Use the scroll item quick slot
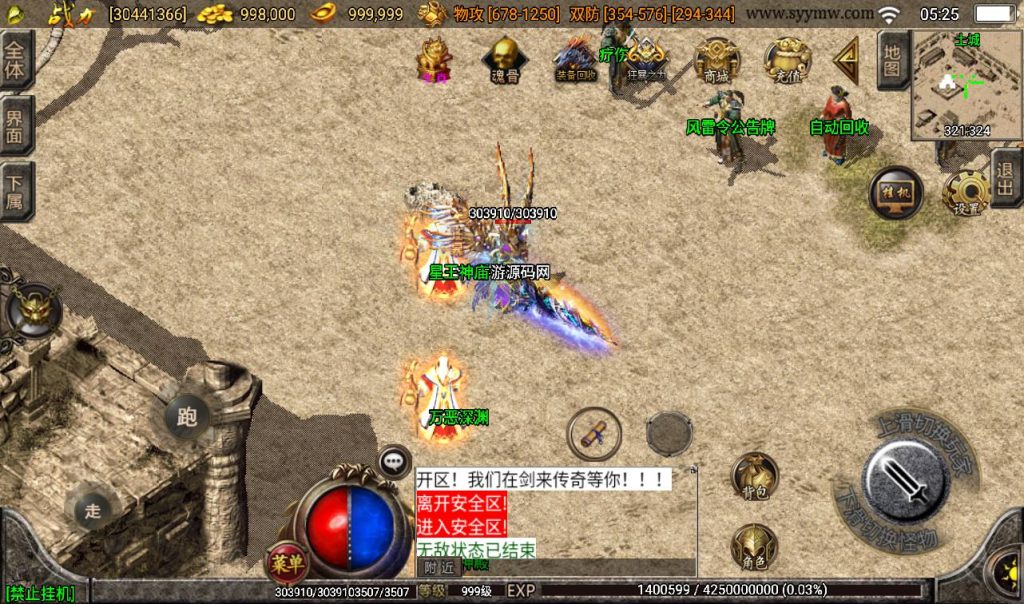This screenshot has width=1024, height=604. click(x=594, y=434)
